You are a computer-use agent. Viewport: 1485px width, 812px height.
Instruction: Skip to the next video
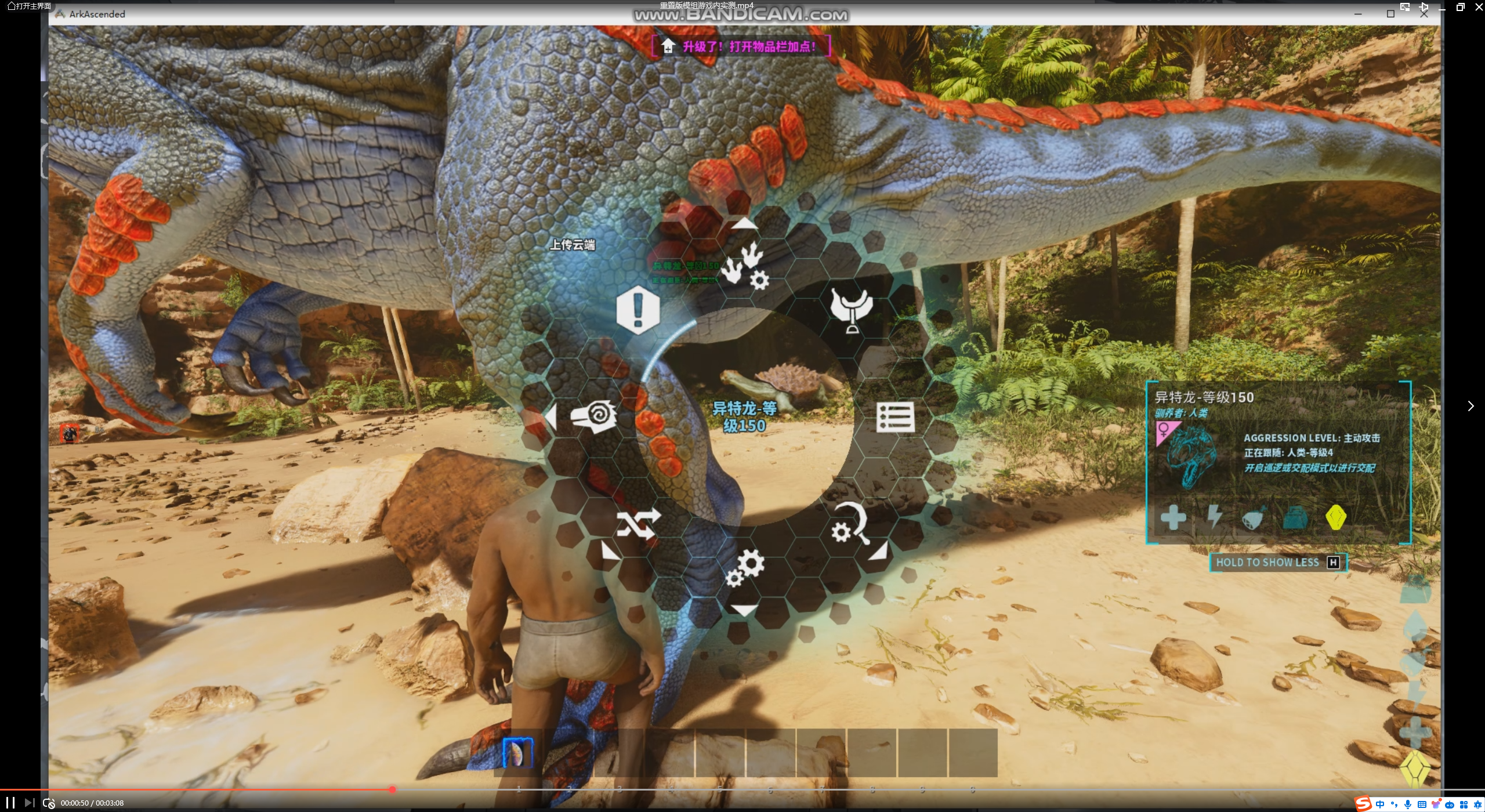[x=30, y=803]
